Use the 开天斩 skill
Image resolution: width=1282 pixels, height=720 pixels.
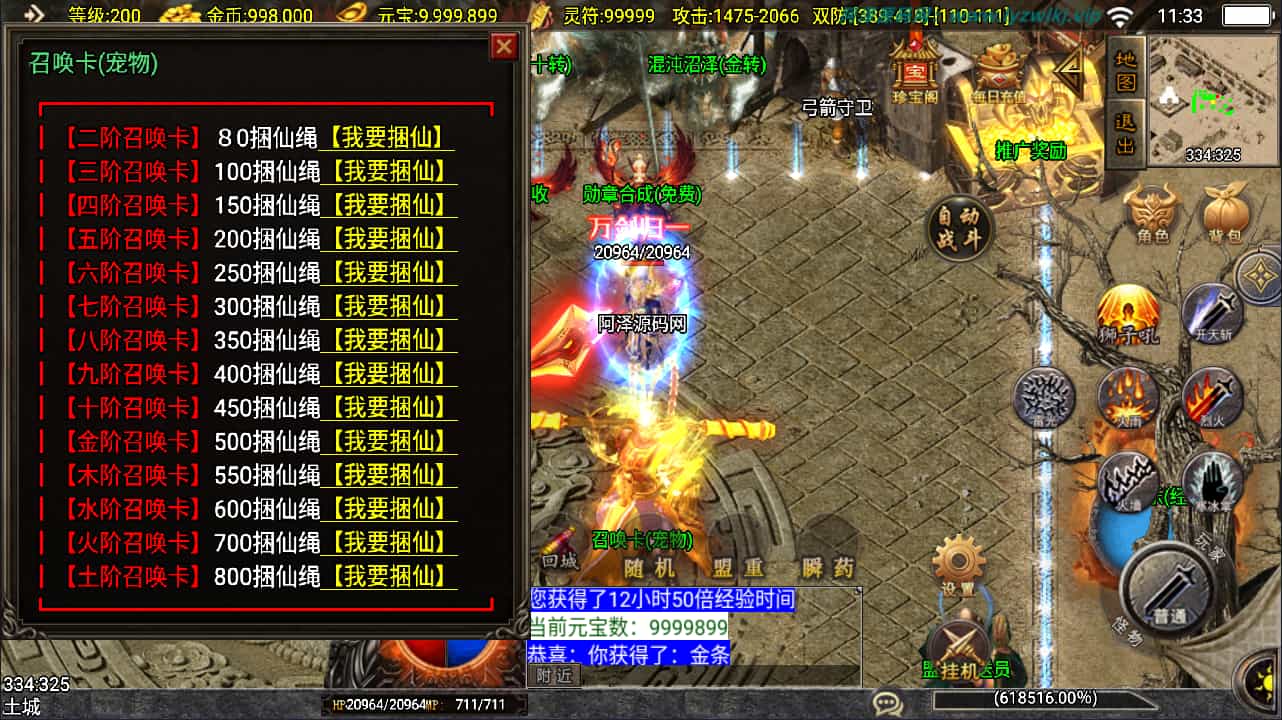(x=1212, y=312)
